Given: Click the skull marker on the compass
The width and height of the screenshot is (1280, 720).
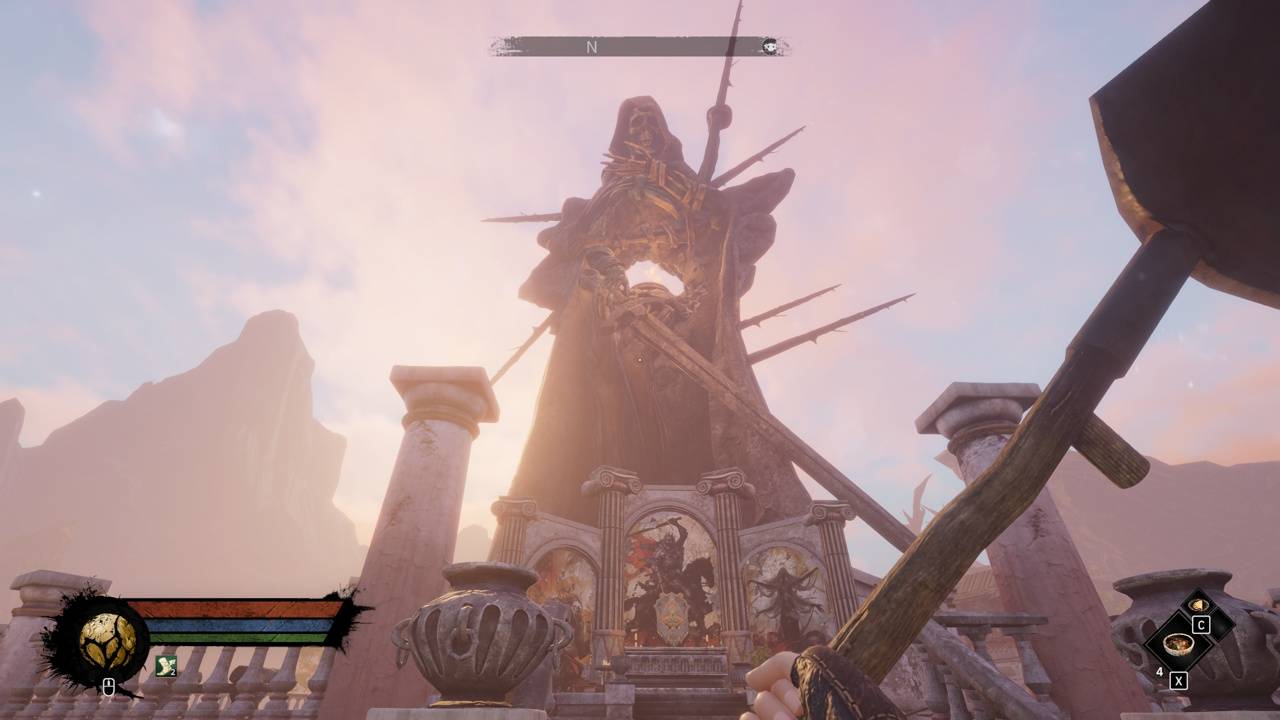Looking at the screenshot, I should point(769,46).
